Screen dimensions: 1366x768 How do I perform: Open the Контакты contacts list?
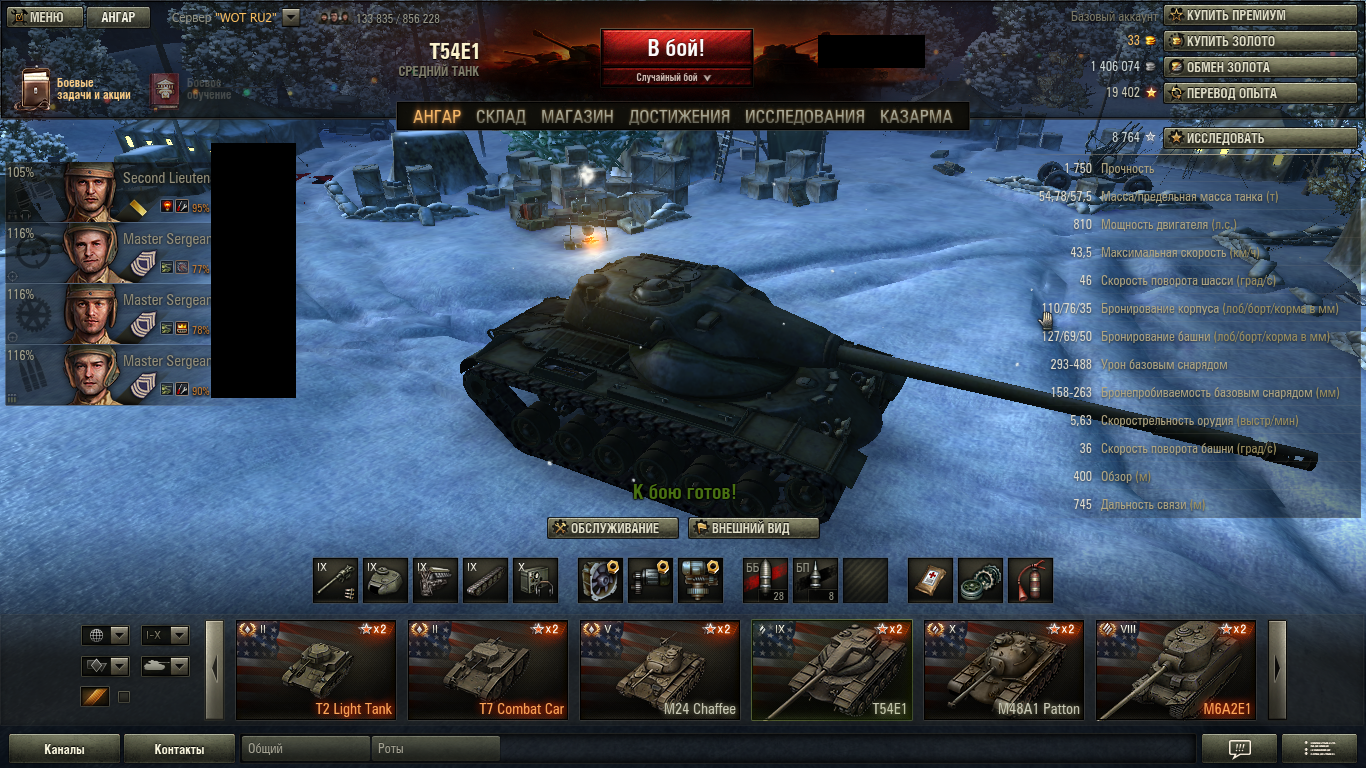click(179, 749)
